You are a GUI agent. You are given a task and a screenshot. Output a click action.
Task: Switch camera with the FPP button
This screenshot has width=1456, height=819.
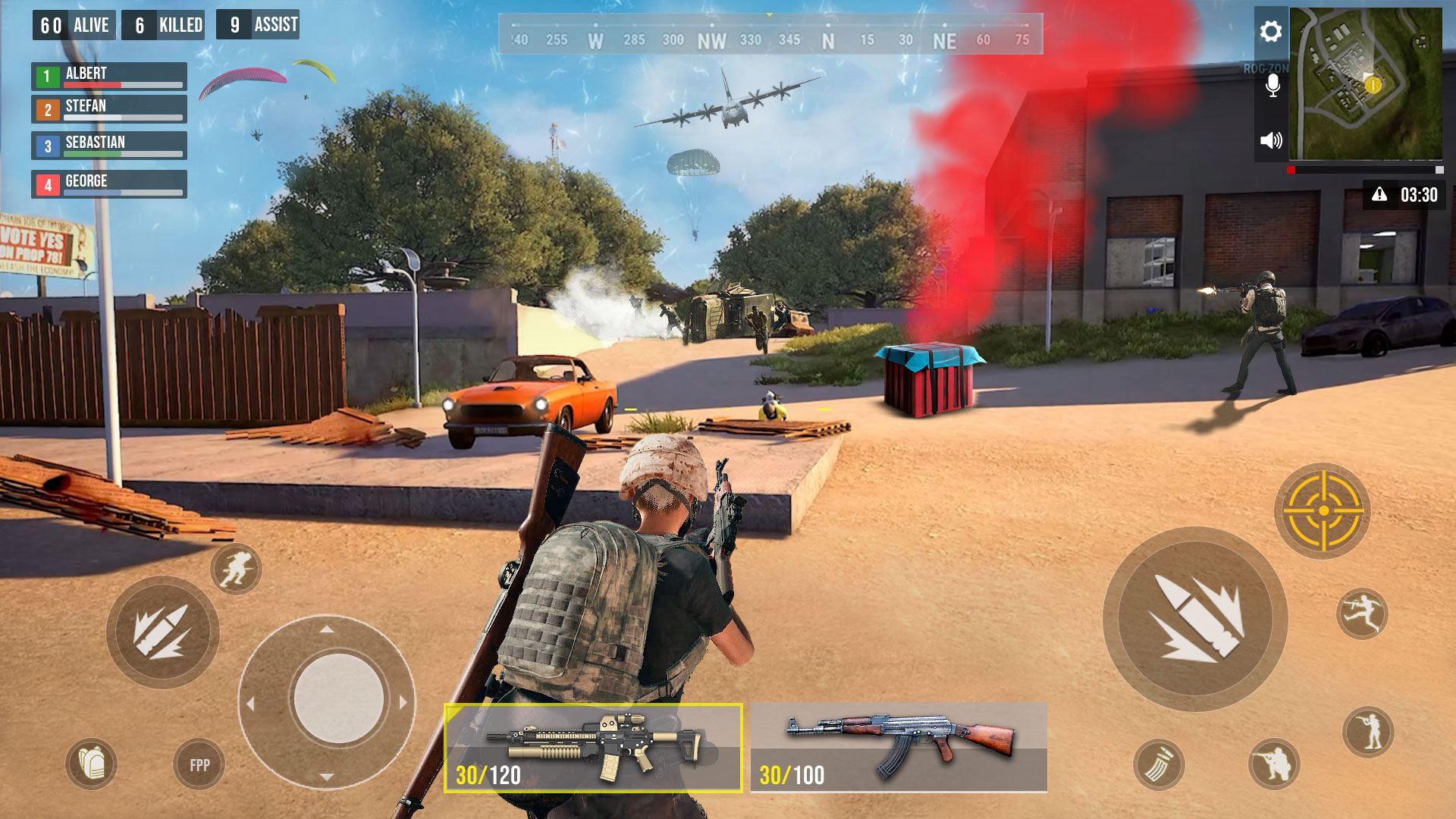[x=199, y=765]
